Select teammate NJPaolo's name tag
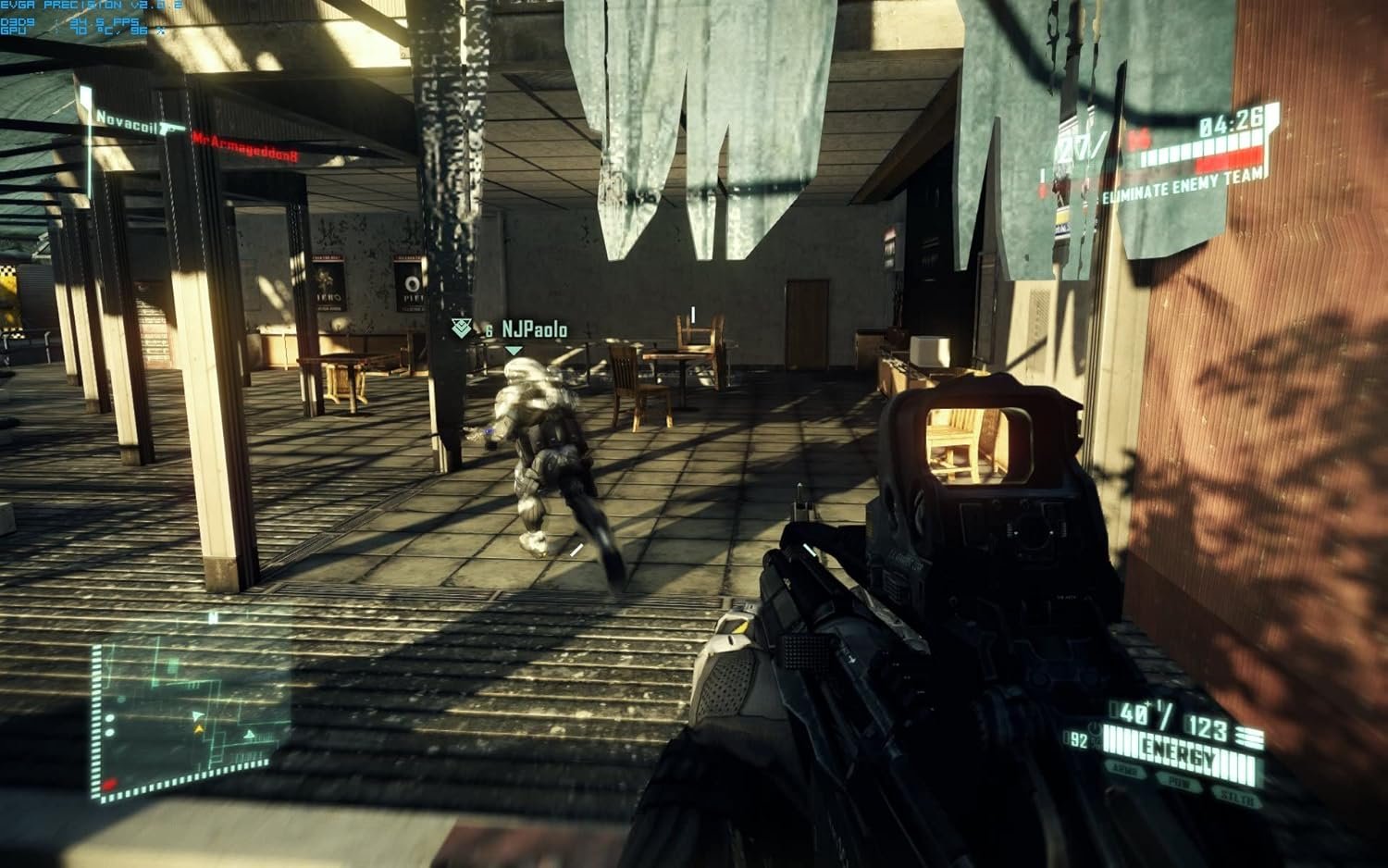Viewport: 1388px width, 868px height. point(534,329)
